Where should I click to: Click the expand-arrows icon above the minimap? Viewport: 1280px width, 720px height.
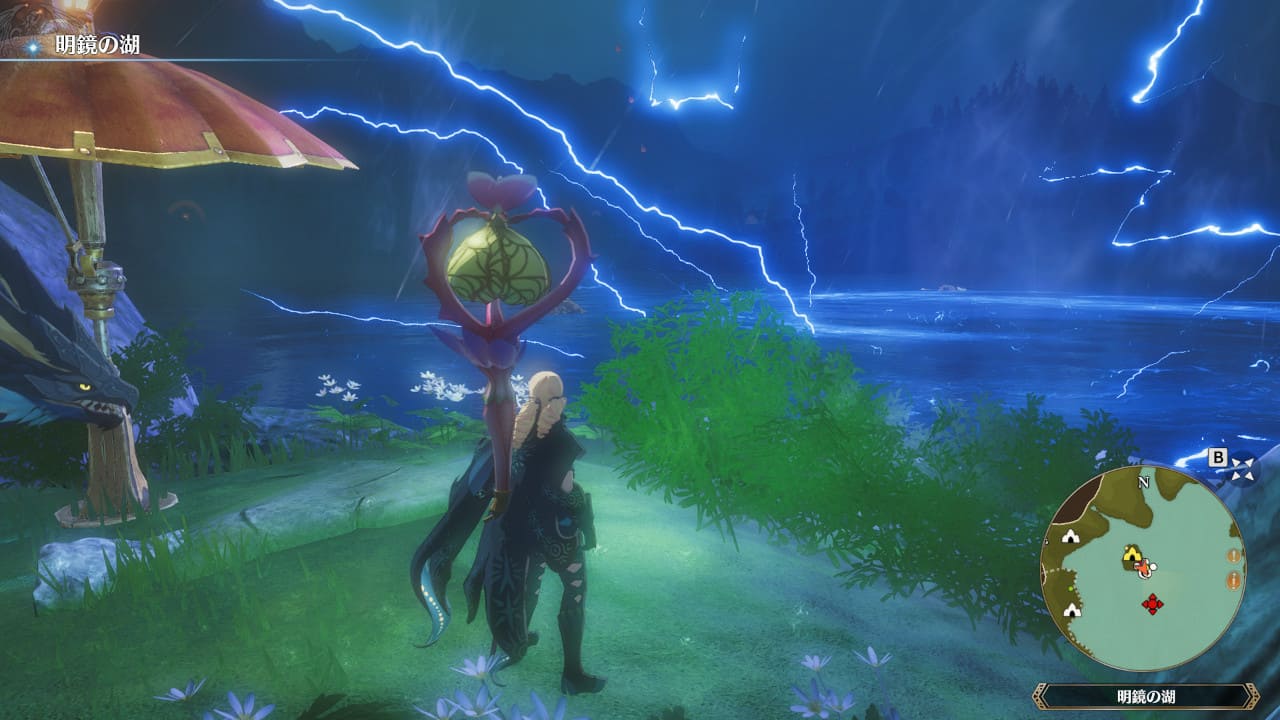pos(1243,467)
